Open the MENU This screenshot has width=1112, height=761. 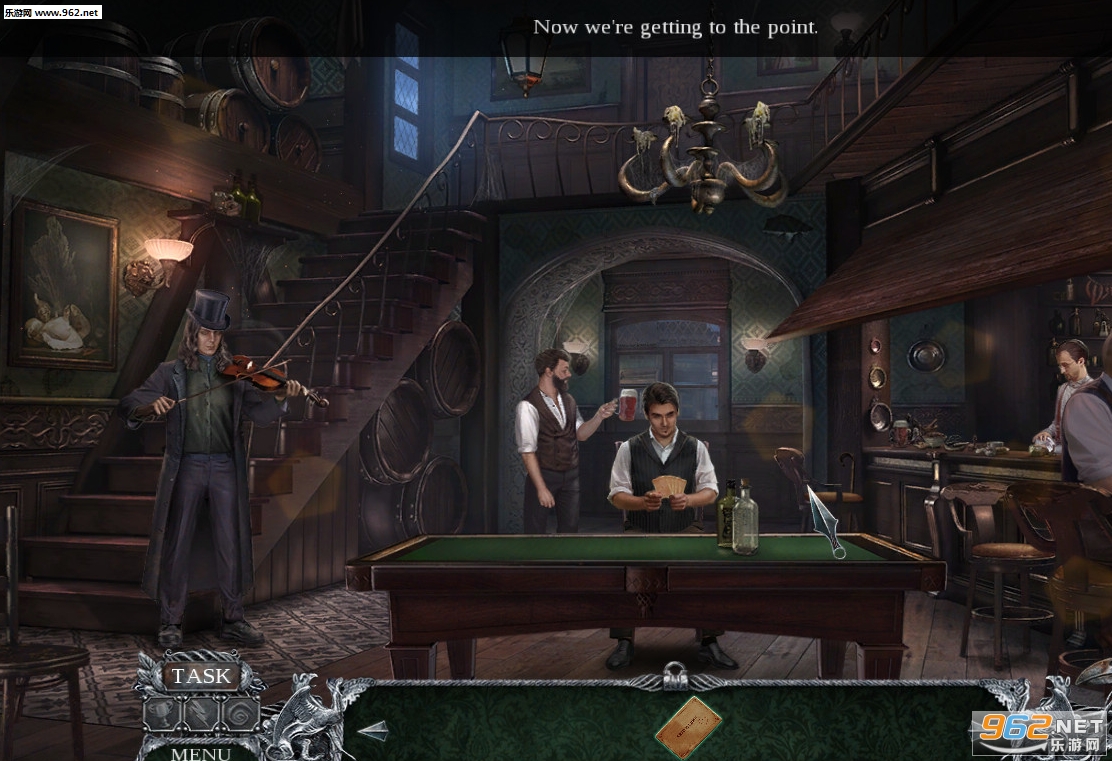200,752
